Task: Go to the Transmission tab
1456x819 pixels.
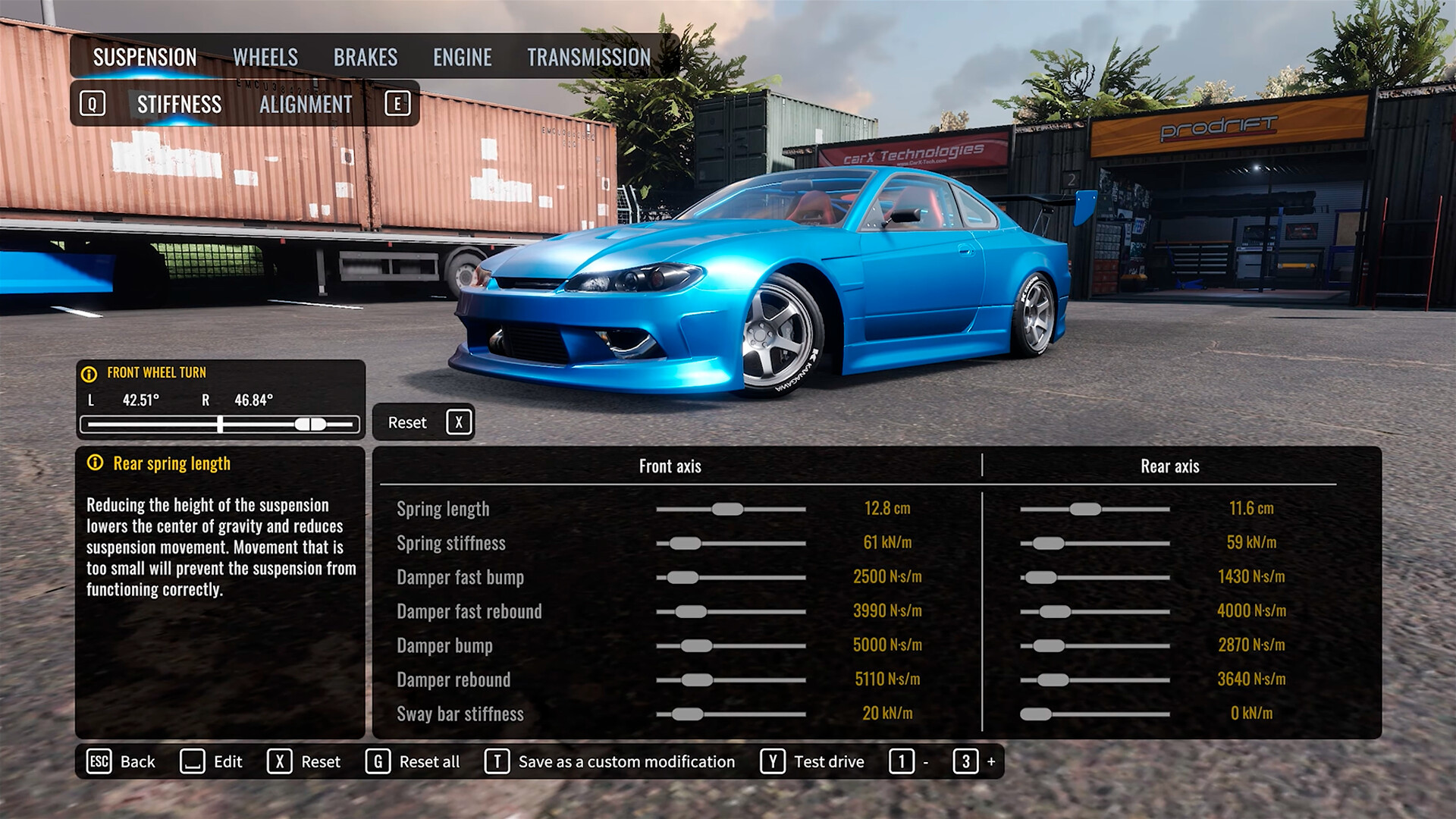Action: (x=588, y=58)
